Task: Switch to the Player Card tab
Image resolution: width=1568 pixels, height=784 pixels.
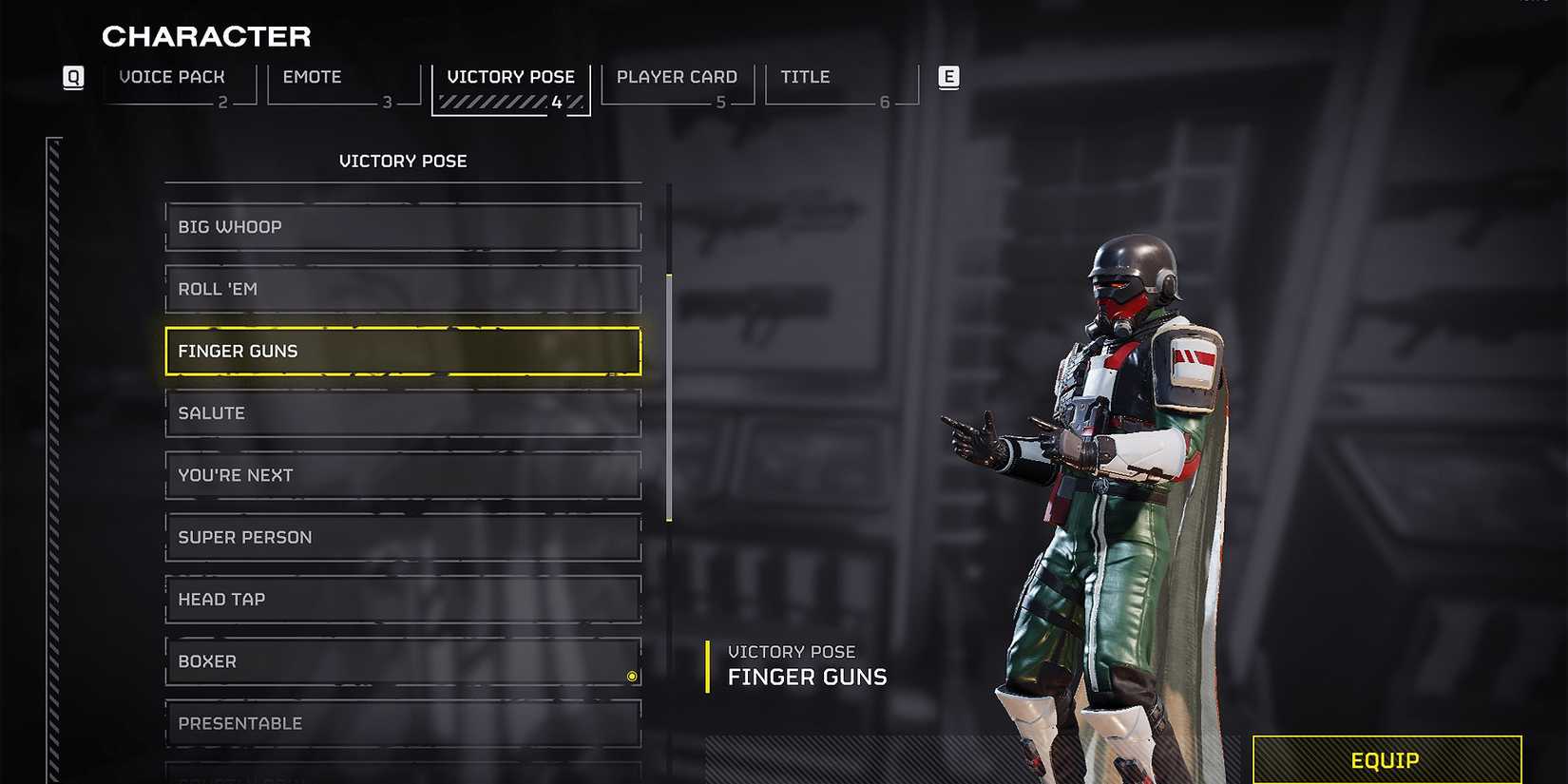Action: click(676, 77)
